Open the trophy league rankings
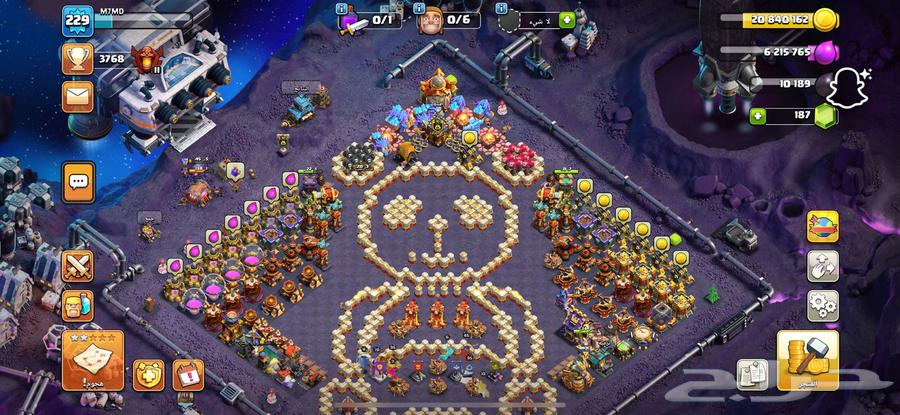Viewport: 900px width, 415px height. pos(77,59)
